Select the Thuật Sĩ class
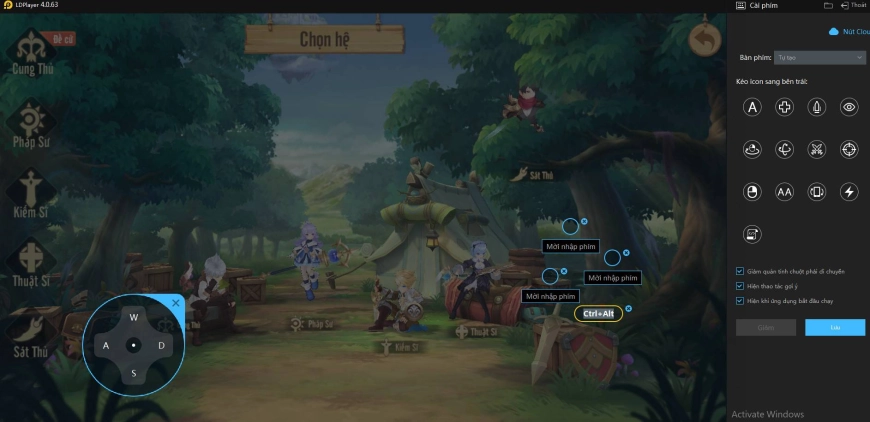The width and height of the screenshot is (870, 422). 31,264
